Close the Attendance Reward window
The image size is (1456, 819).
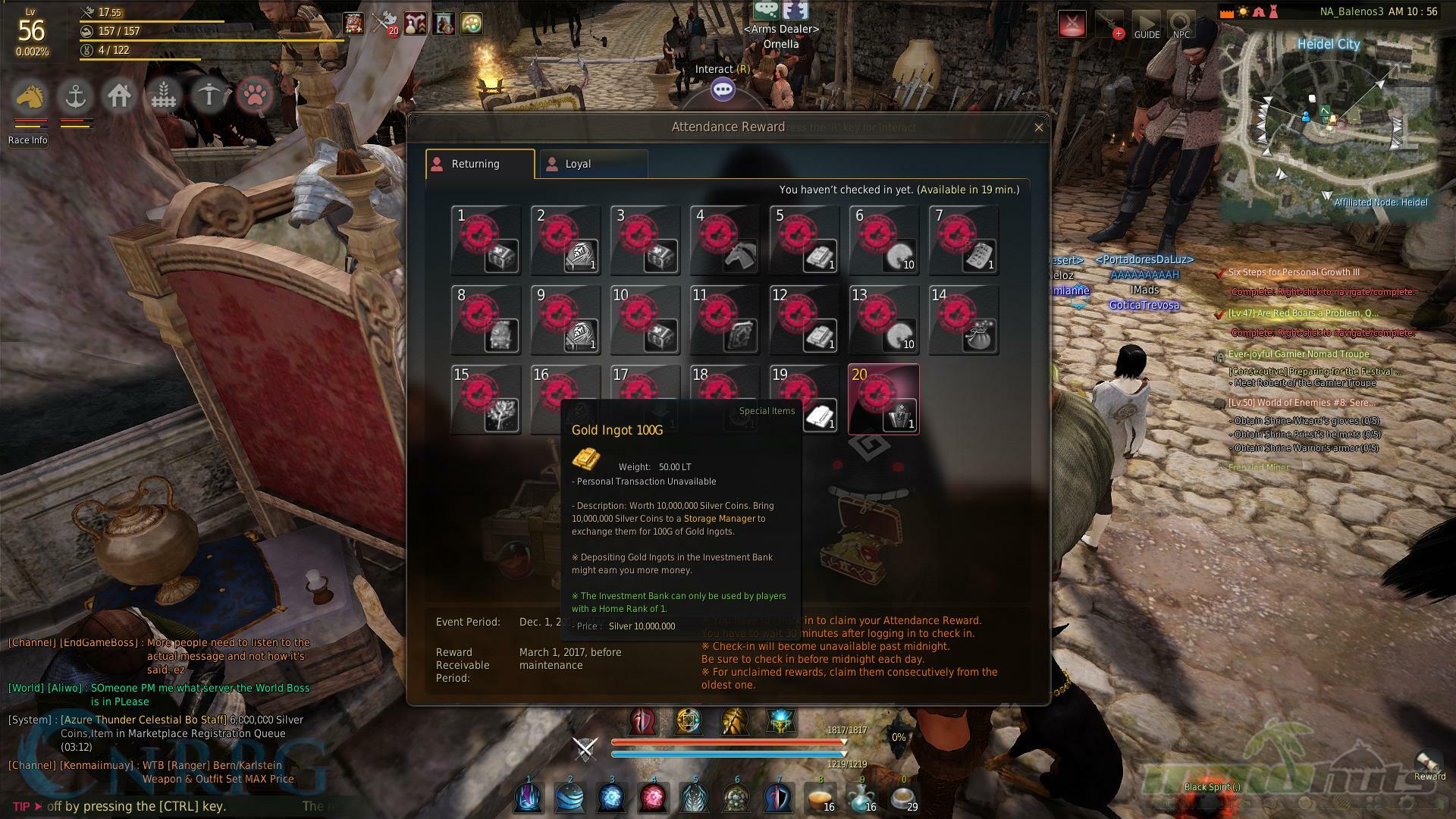point(1039,127)
